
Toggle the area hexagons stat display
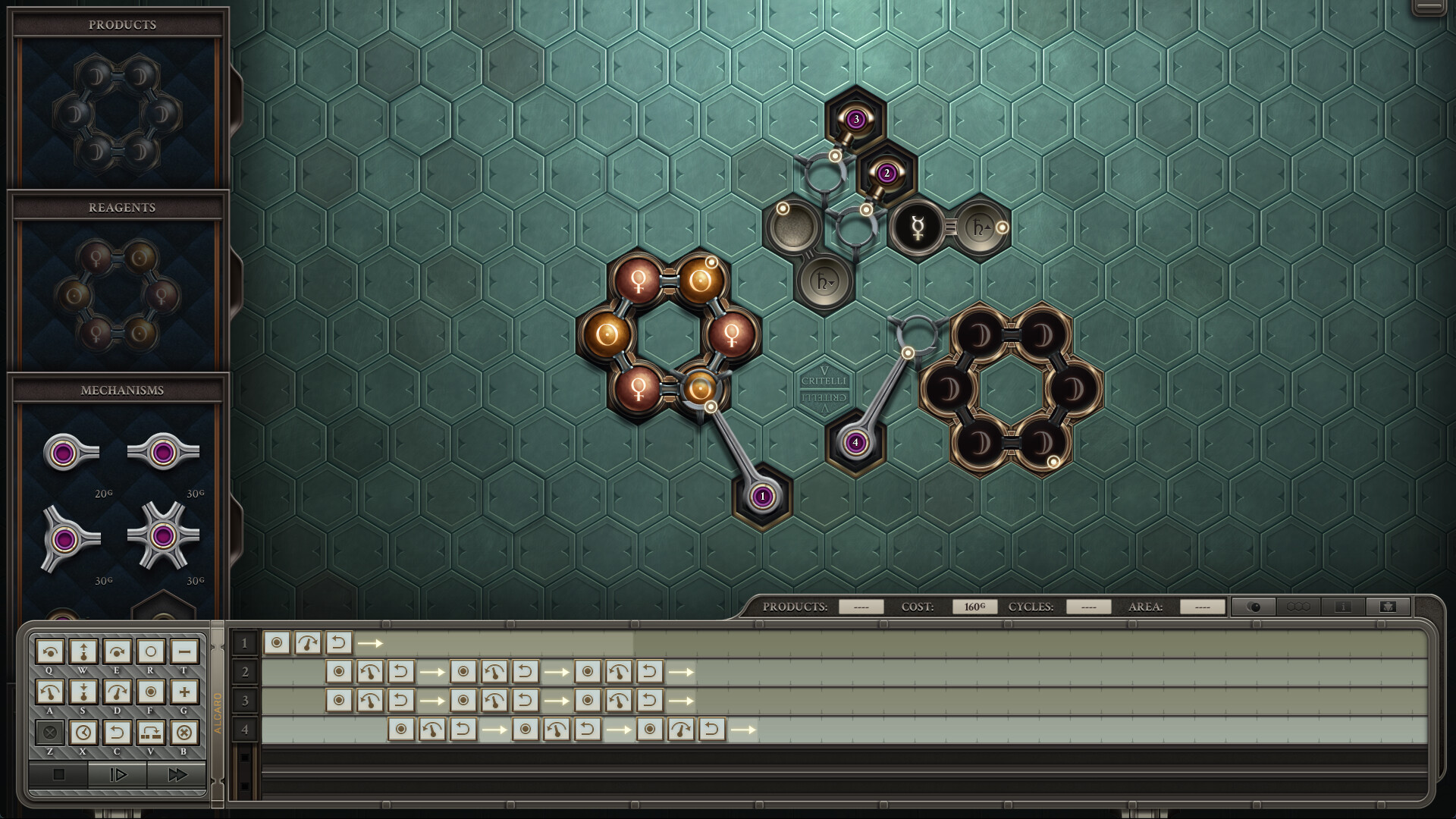pyautogui.click(x=1298, y=607)
